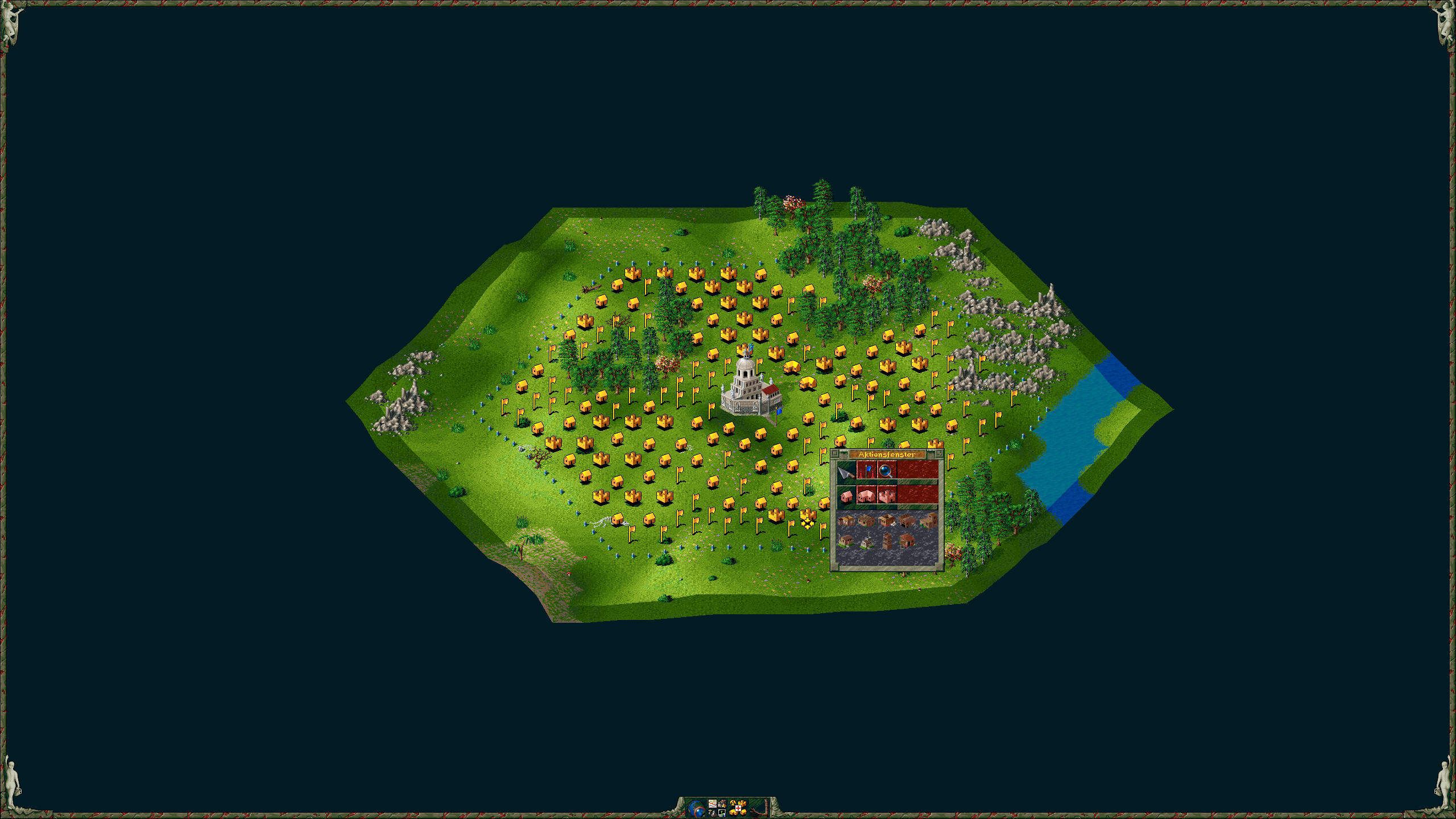Select the geologist signs tool
1456x819 pixels.
coord(866,471)
